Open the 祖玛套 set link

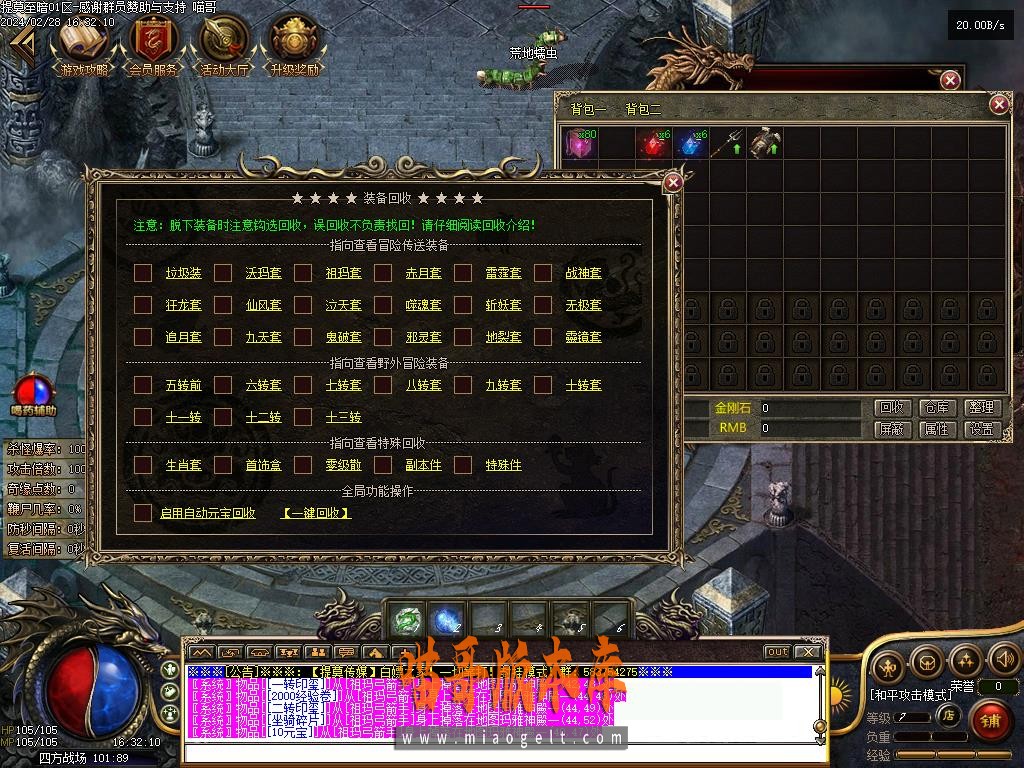coord(343,273)
